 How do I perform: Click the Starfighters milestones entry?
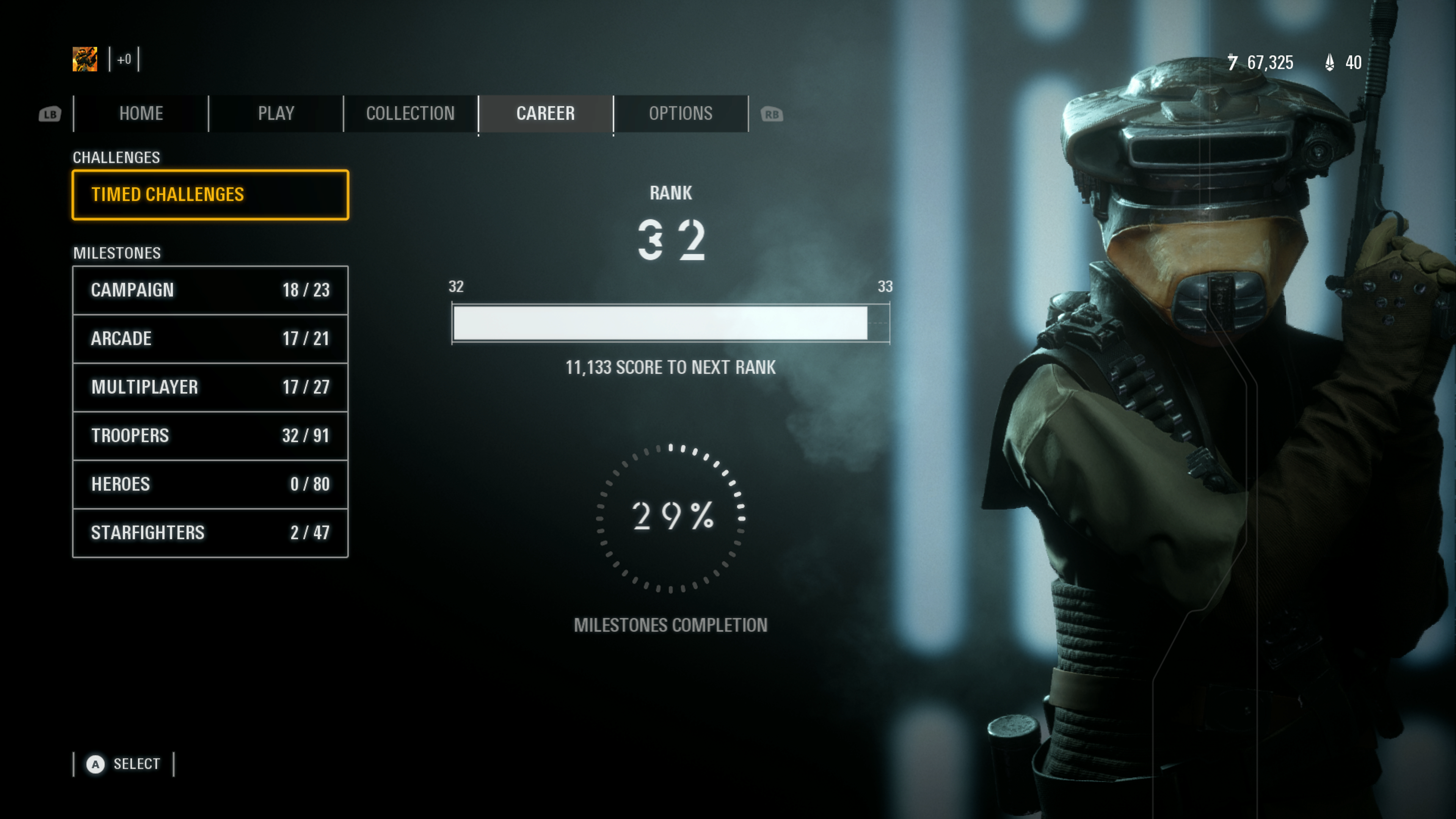click(210, 533)
